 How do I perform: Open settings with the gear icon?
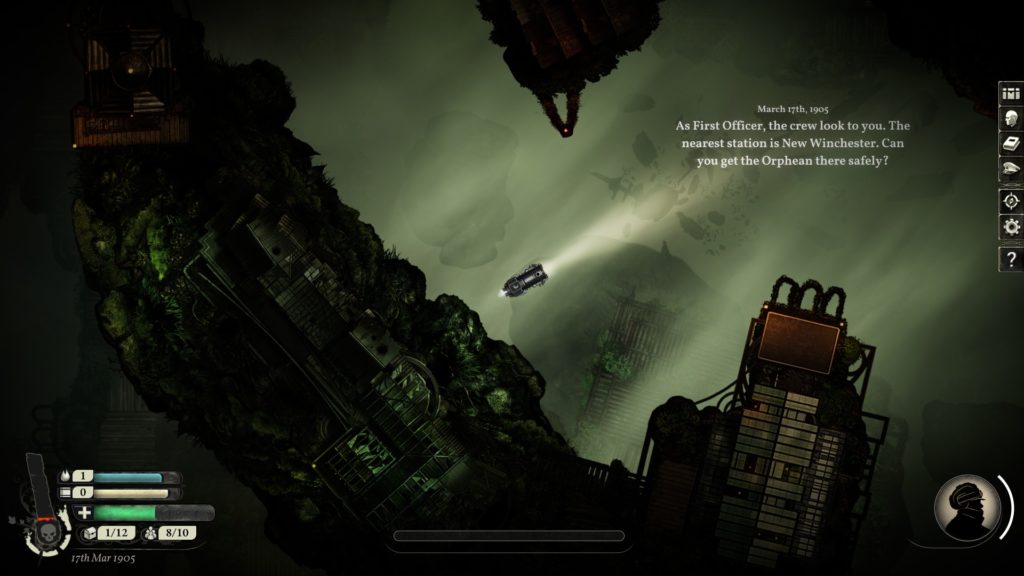1010,227
